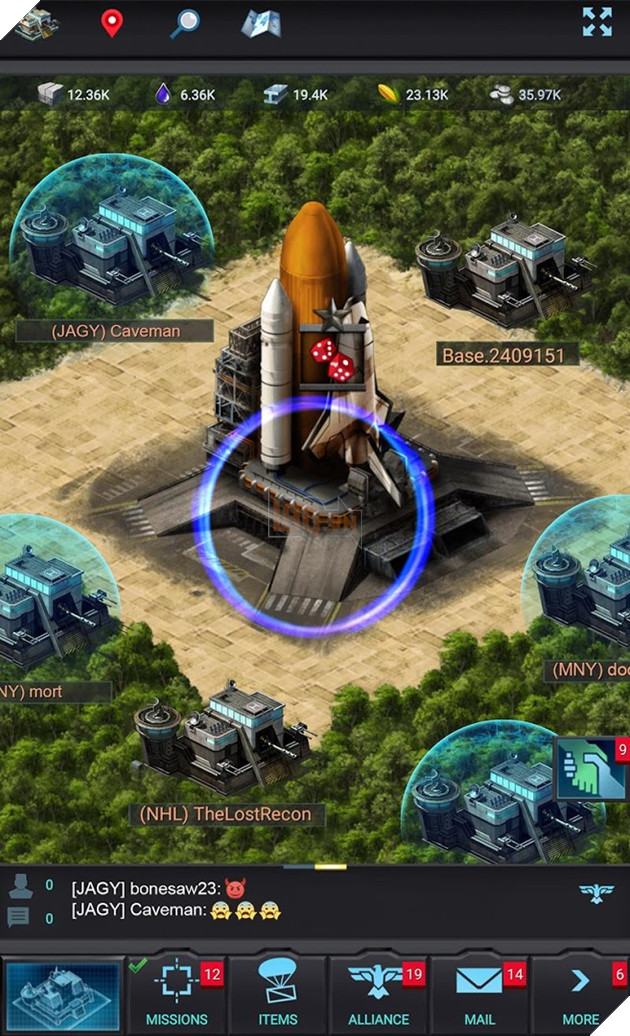Image resolution: width=630 pixels, height=1036 pixels.
Task: Switch to alliance chat with the eagle icon
Action: point(596,893)
